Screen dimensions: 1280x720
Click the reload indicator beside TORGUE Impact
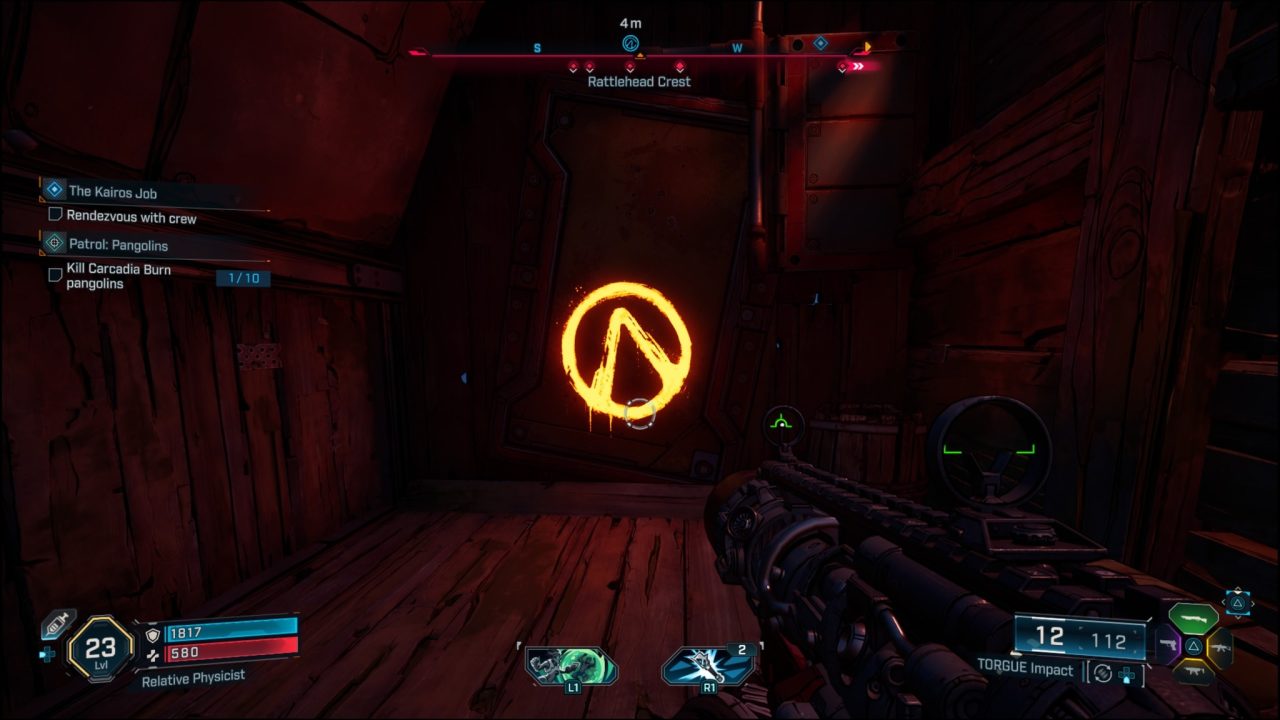1103,674
